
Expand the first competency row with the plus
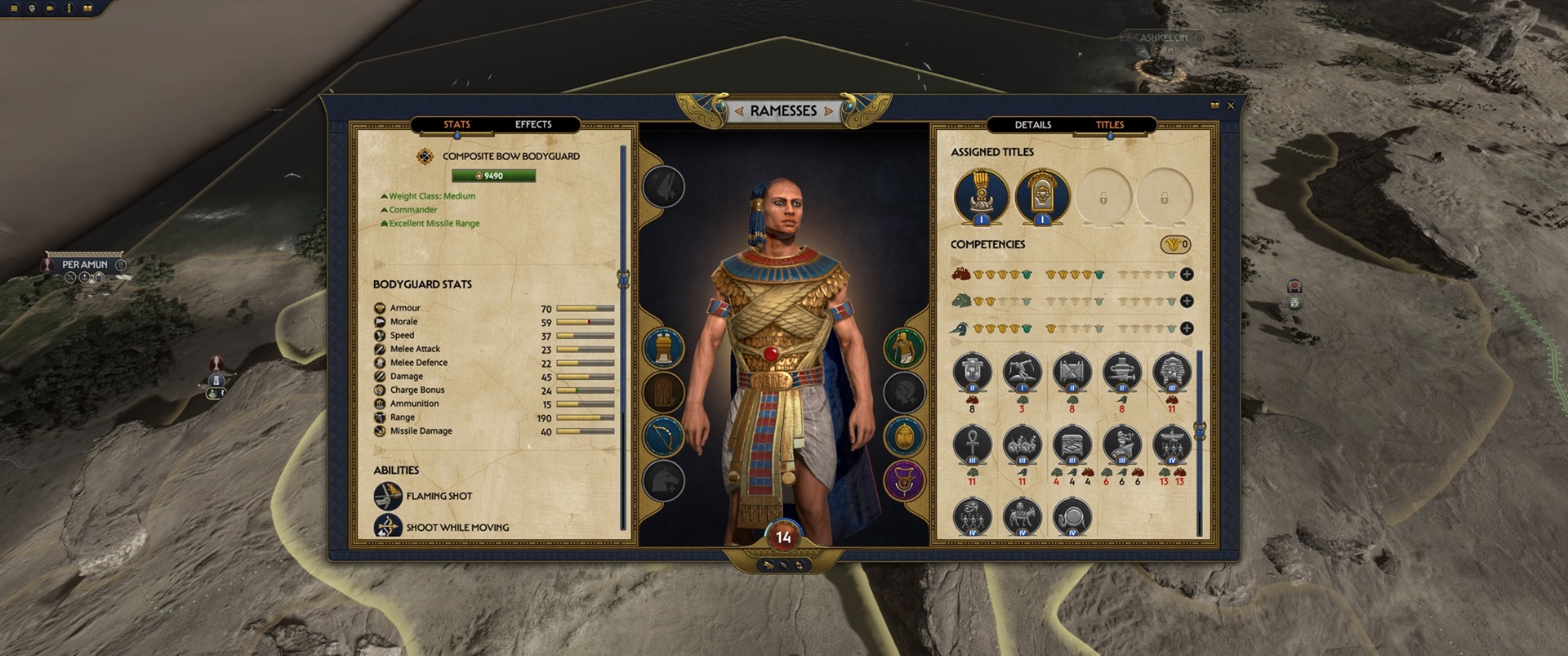[1188, 273]
